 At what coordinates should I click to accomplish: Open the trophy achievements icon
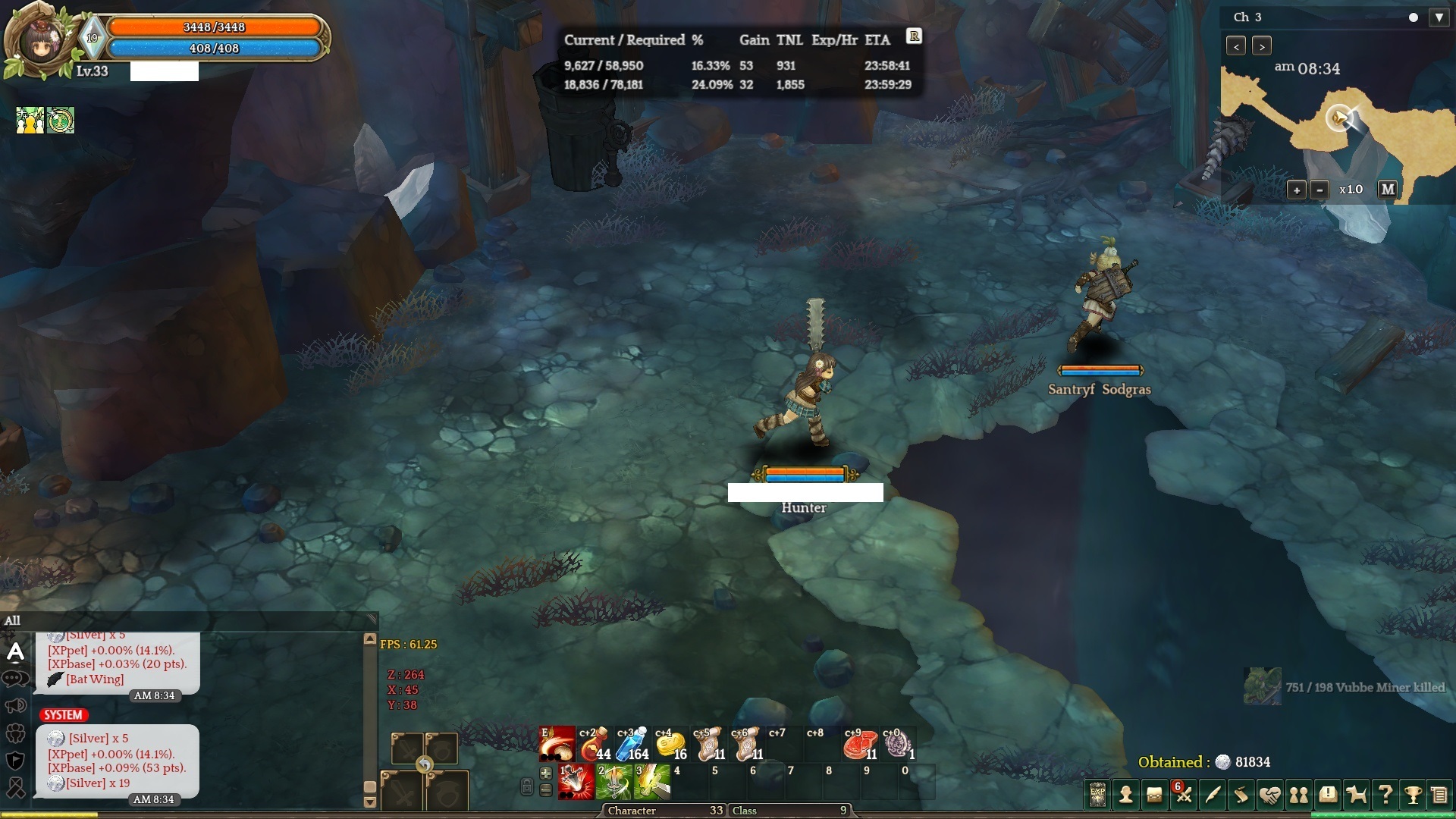(1413, 795)
